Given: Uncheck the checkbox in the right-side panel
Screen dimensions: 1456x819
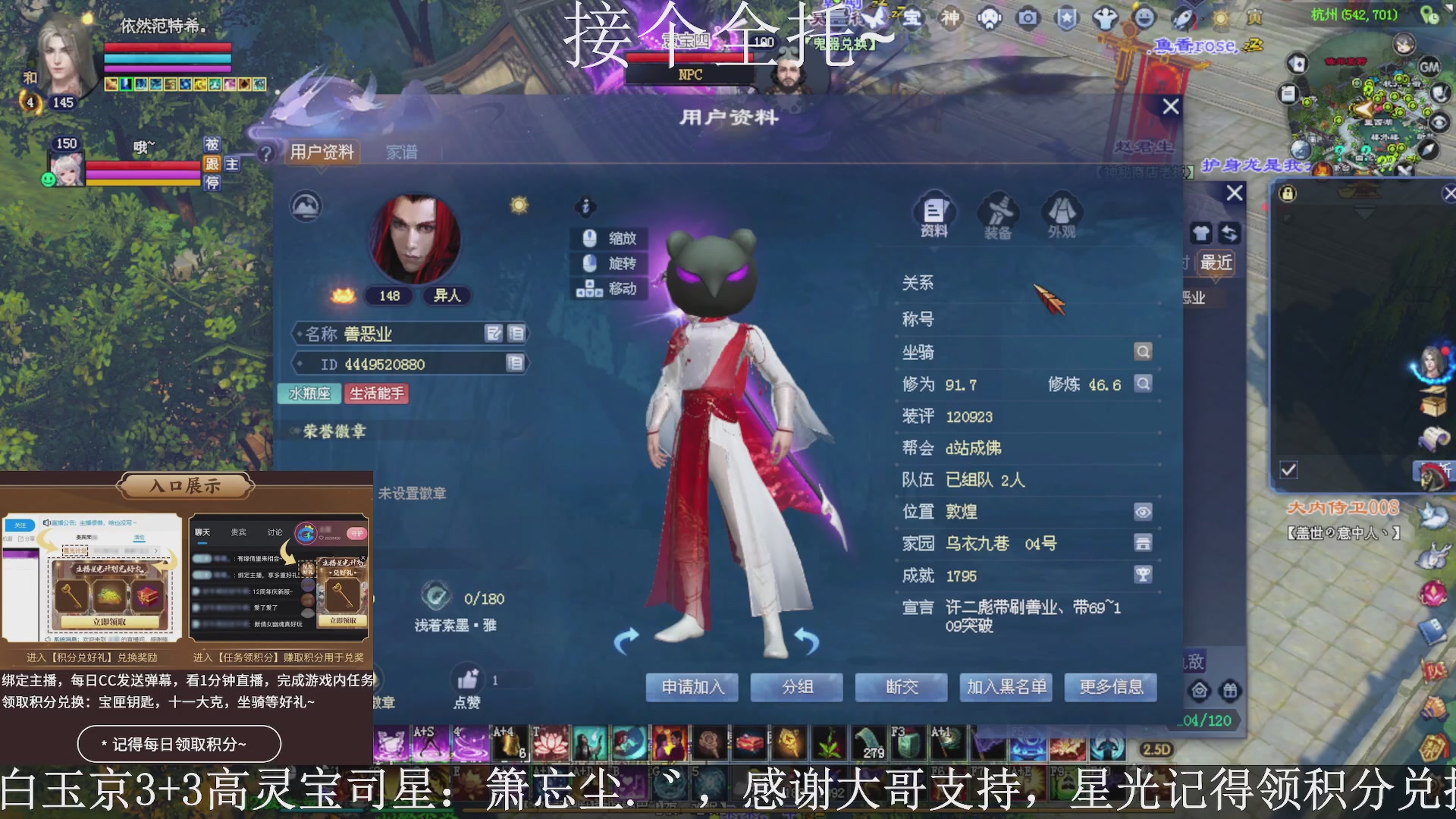Looking at the screenshot, I should pyautogui.click(x=1287, y=470).
